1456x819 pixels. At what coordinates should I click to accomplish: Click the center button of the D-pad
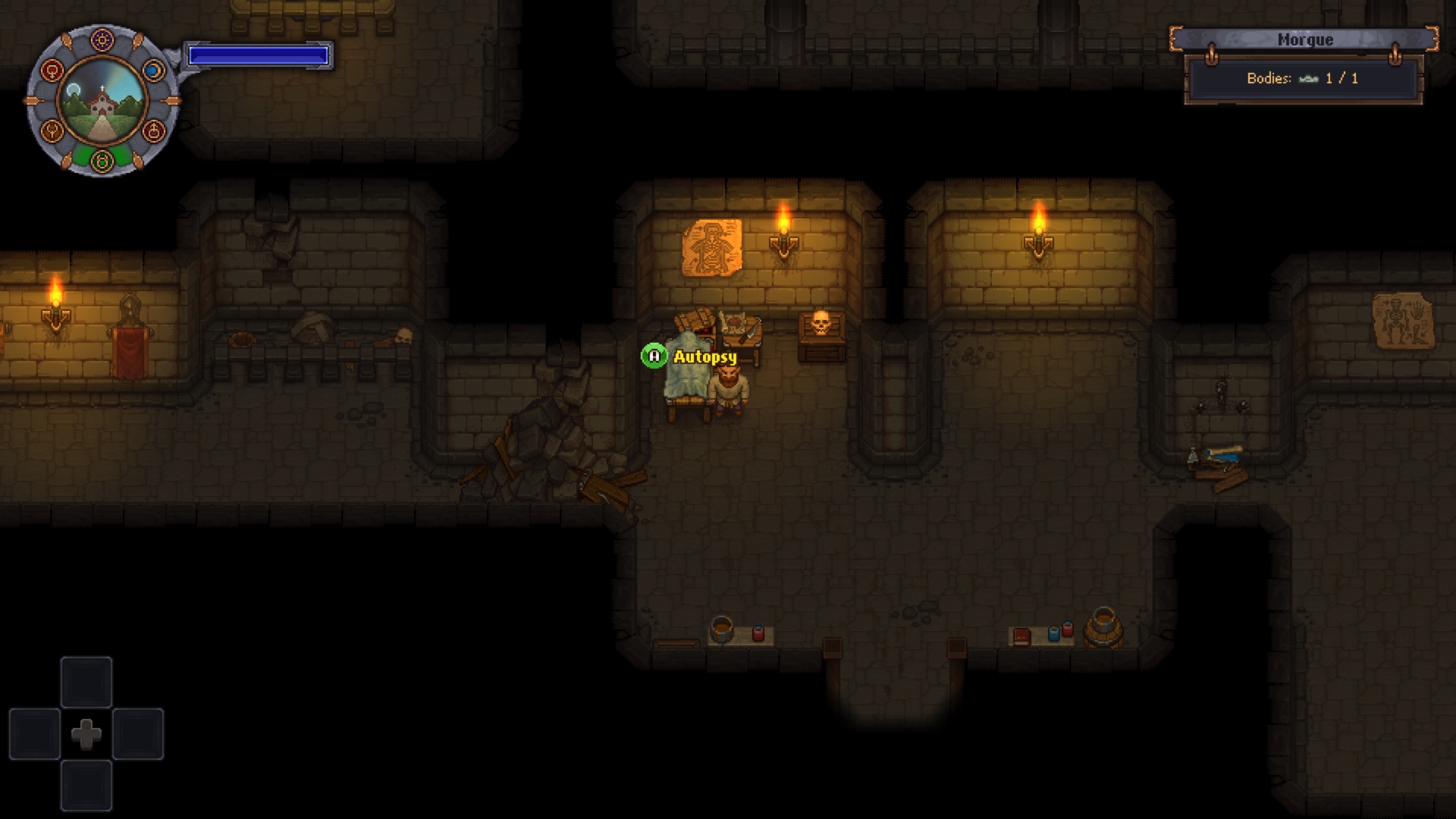[x=86, y=733]
